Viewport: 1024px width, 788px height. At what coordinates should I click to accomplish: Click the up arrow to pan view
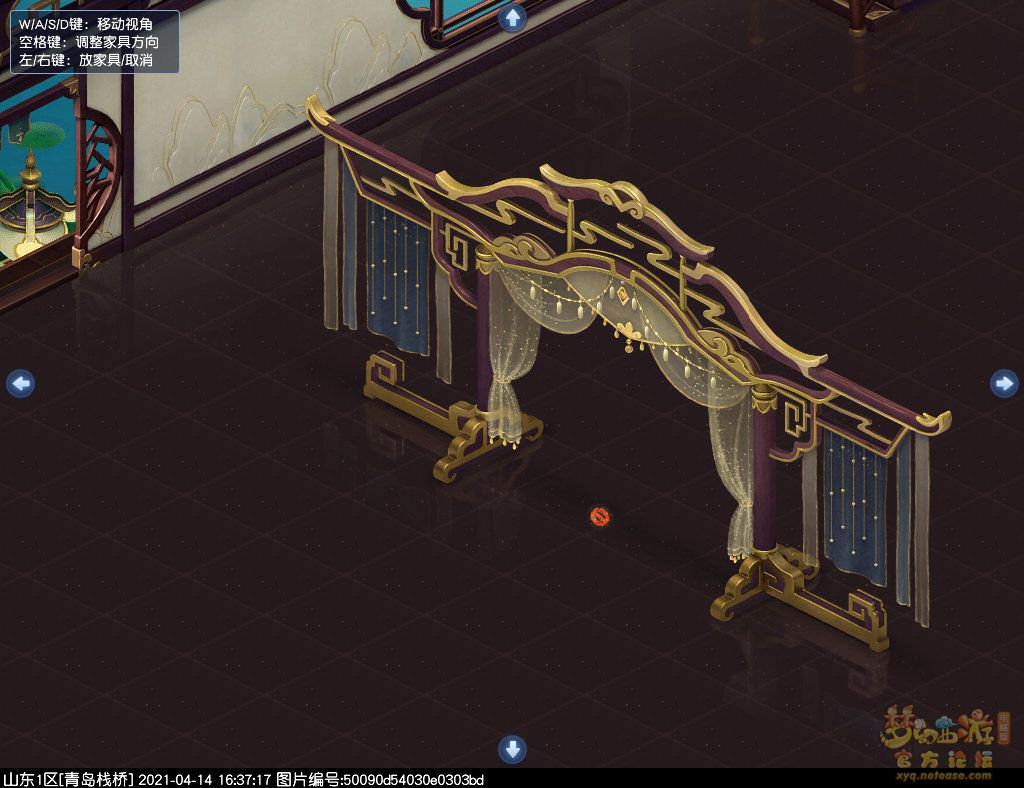pyautogui.click(x=513, y=18)
